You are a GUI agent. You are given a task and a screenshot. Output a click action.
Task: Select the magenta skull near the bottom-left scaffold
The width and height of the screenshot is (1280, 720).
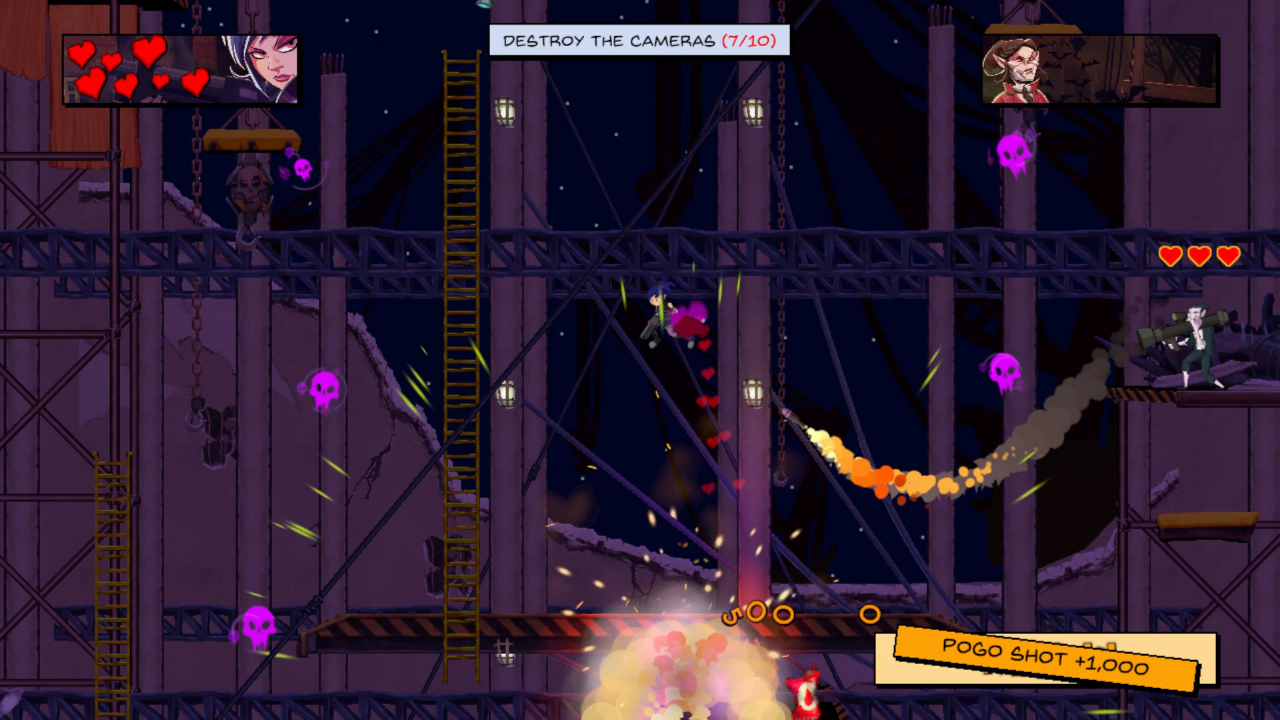click(260, 623)
